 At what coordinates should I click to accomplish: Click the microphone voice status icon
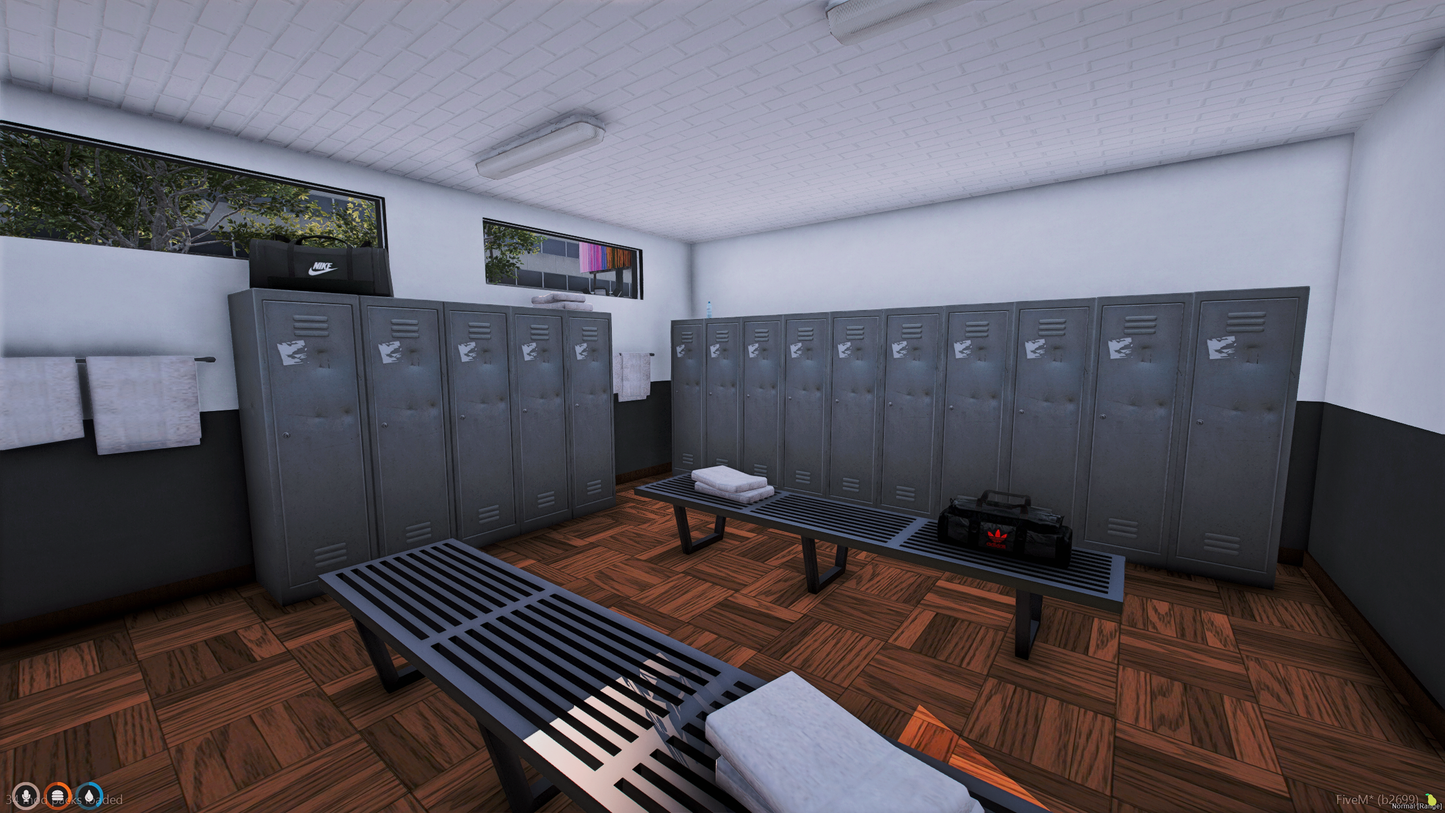[x=26, y=796]
